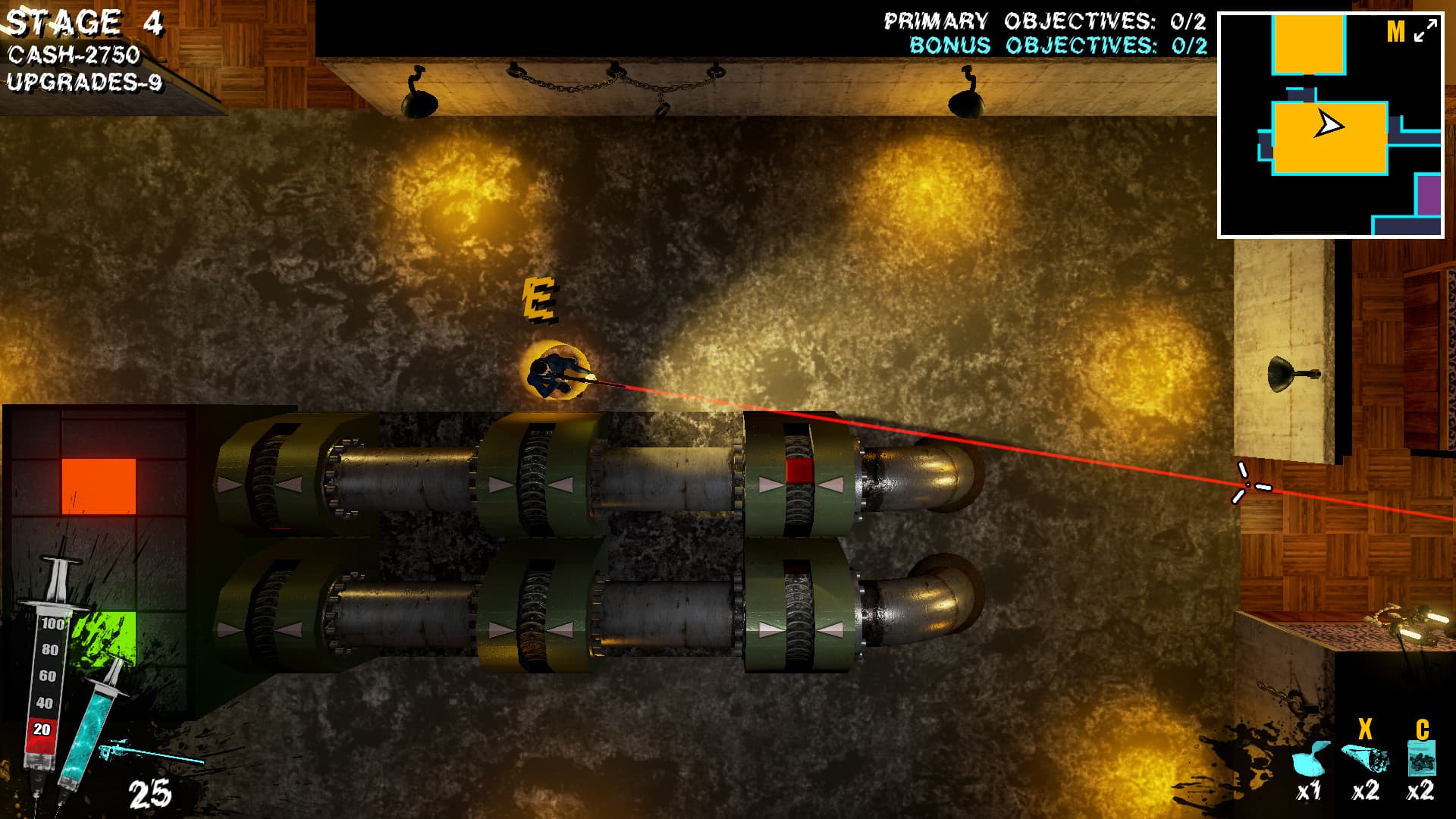1456x819 pixels.
Task: Click the minimap panel
Action: (1330, 125)
